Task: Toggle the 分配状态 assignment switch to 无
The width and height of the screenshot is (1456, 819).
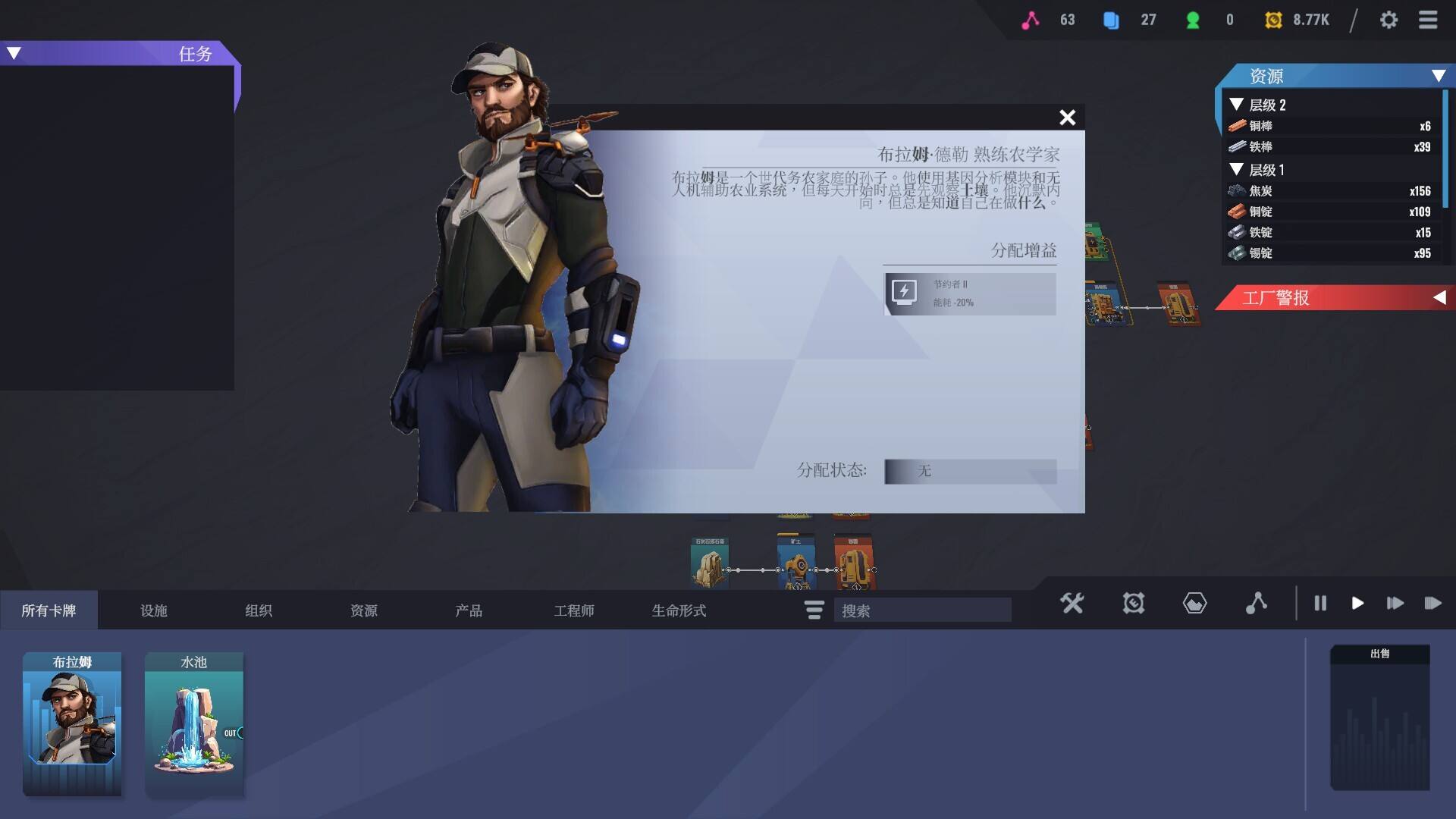Action: 971,472
